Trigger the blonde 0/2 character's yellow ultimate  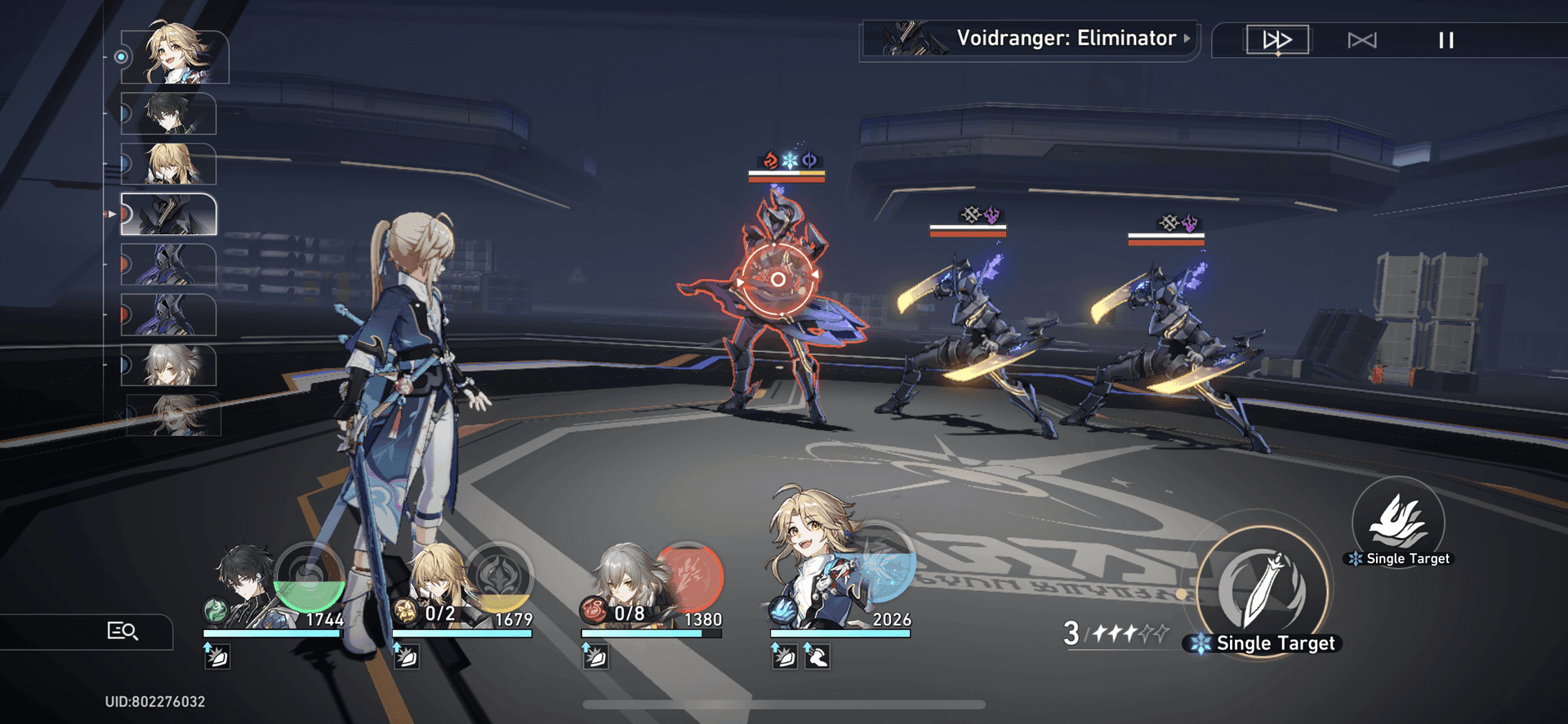click(x=499, y=577)
